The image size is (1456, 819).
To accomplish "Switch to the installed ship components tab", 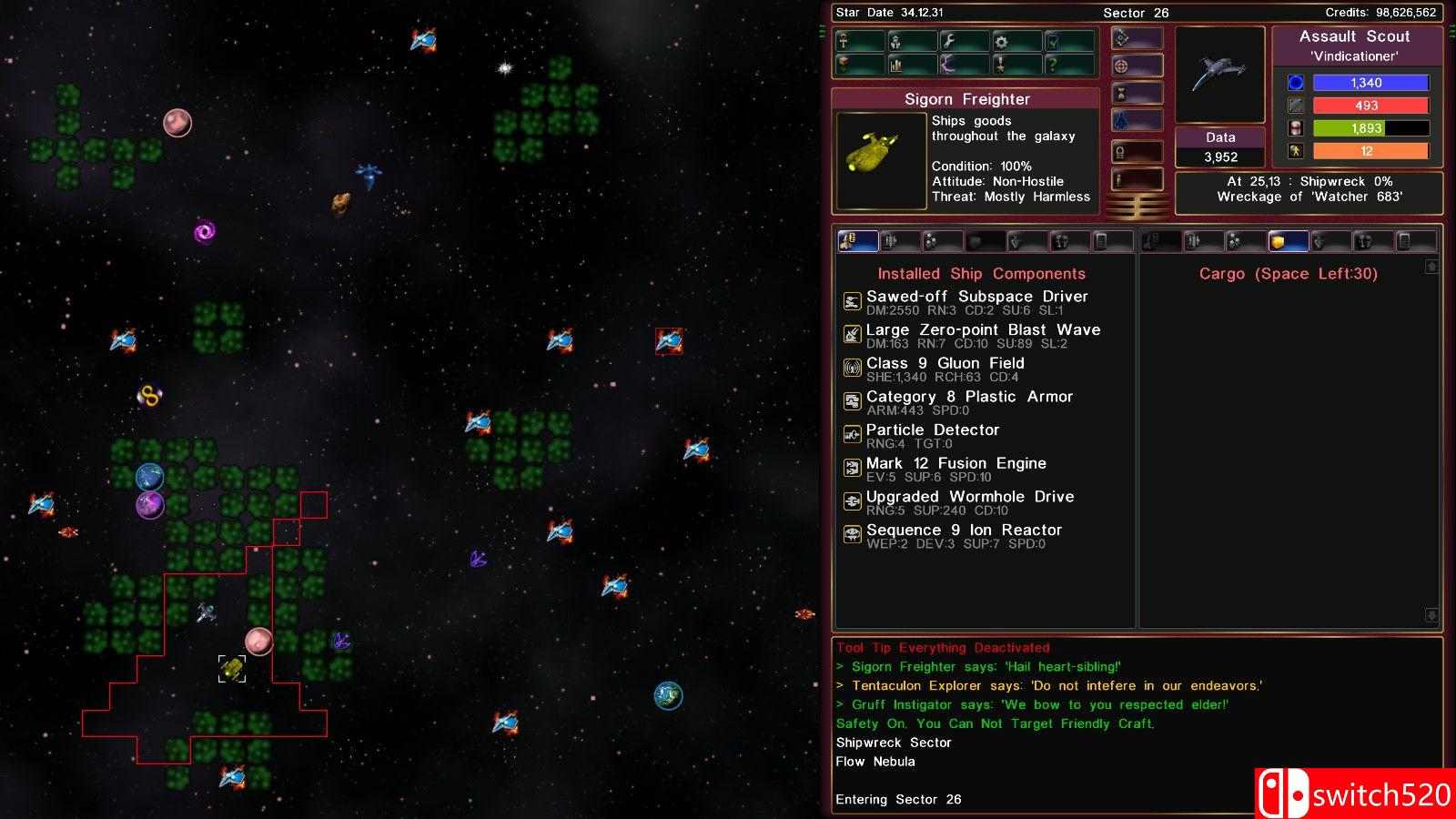I will [857, 241].
